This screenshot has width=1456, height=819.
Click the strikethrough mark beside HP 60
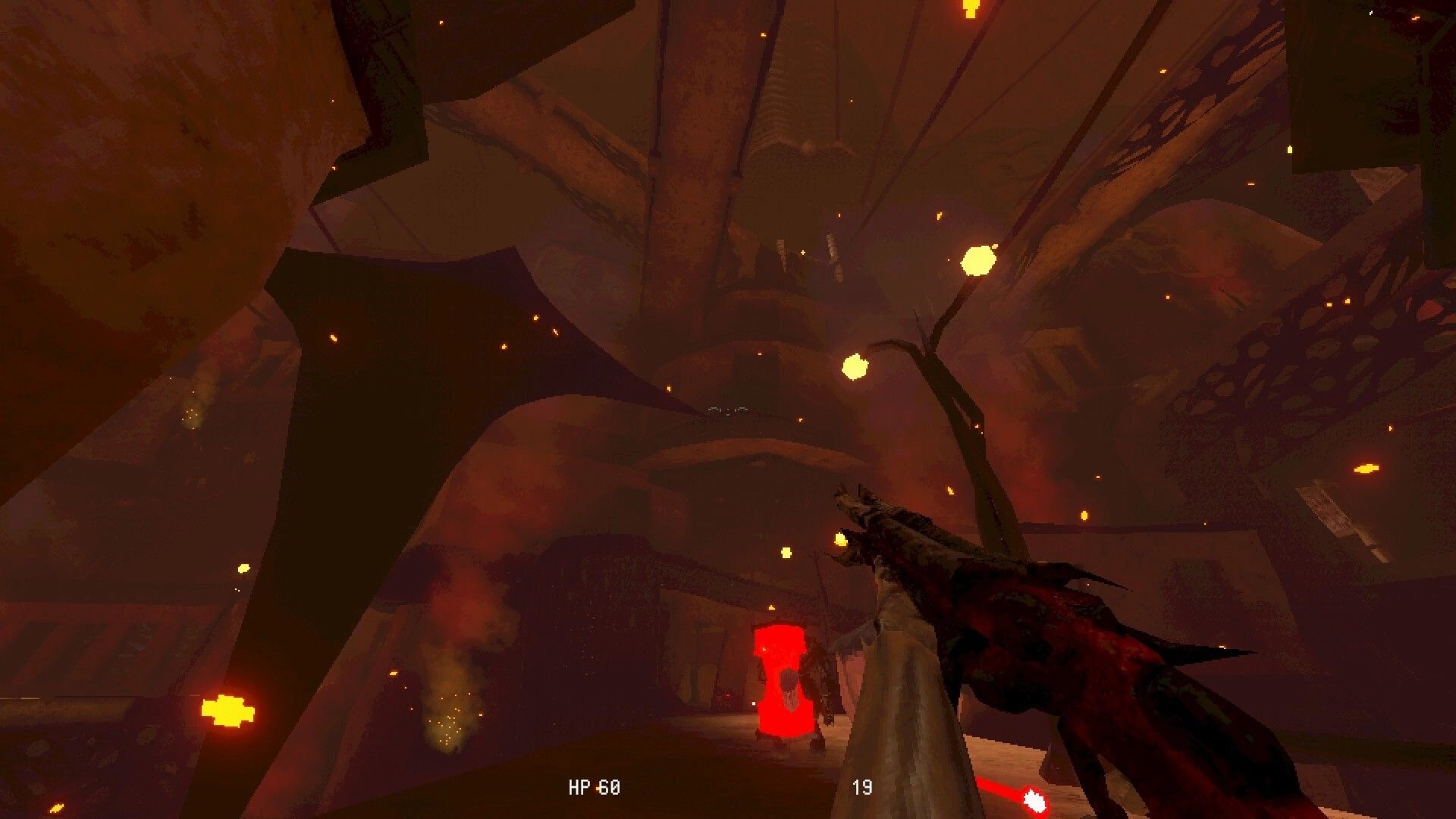coord(598,787)
